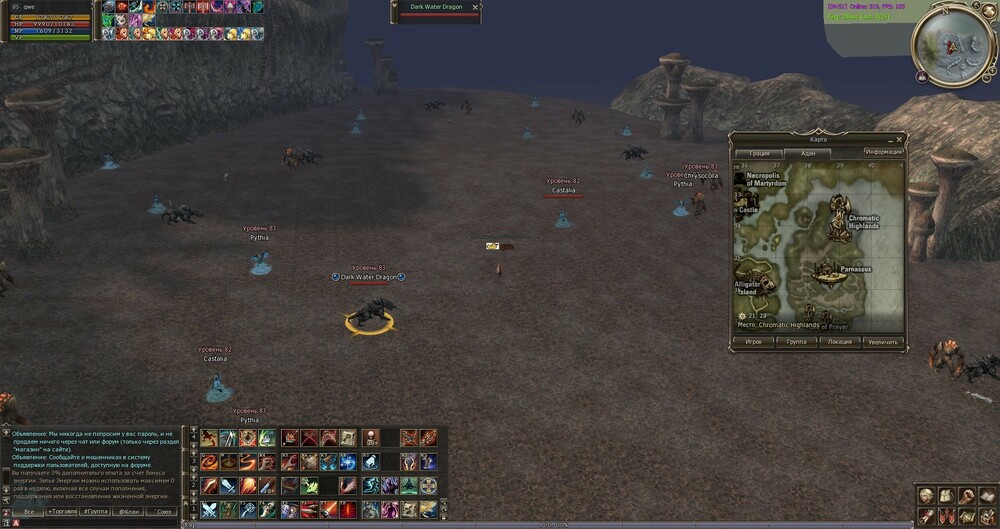Switch chat to the #Группа tab
Screen dimensions: 1000x529
point(96,511)
